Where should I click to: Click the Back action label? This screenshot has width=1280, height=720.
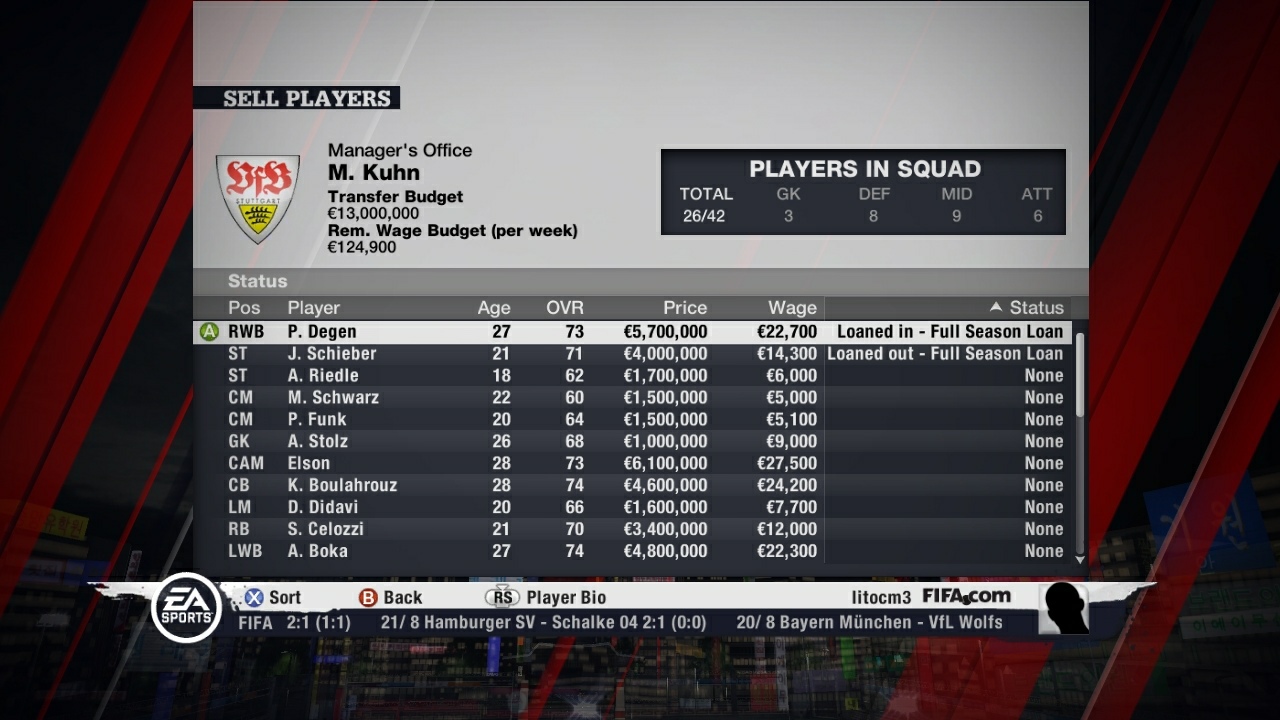402,597
